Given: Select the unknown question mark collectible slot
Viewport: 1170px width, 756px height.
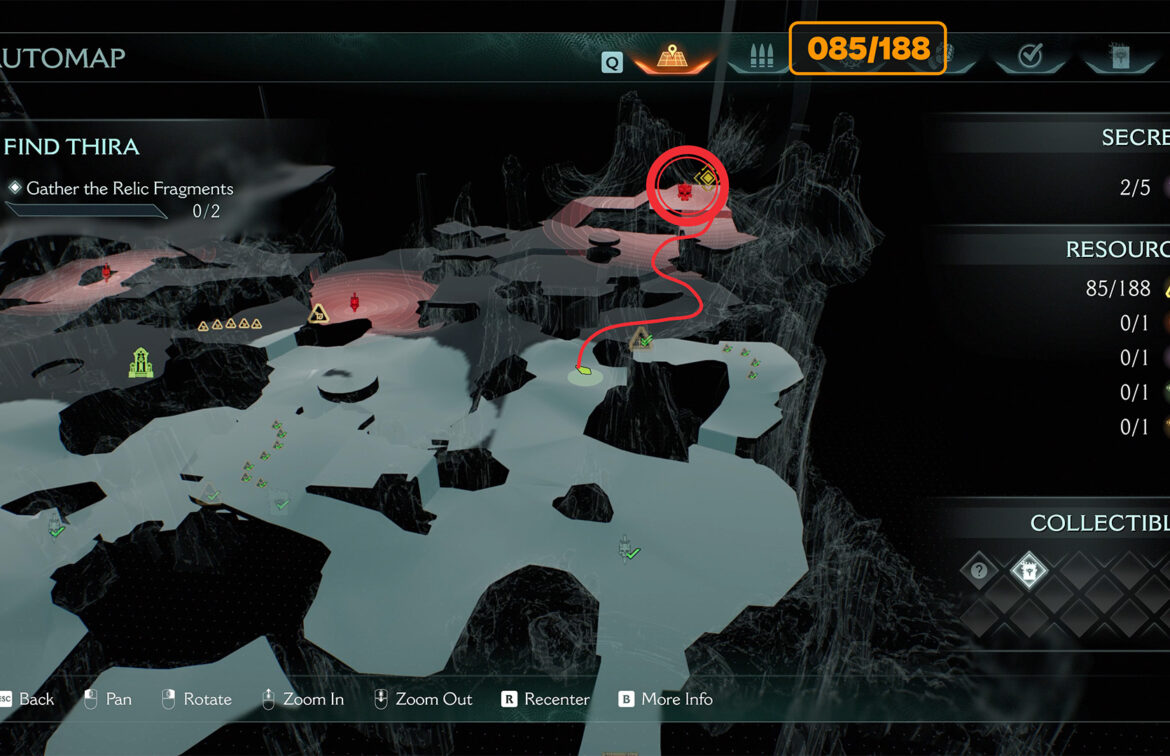Looking at the screenshot, I should pyautogui.click(x=979, y=571).
